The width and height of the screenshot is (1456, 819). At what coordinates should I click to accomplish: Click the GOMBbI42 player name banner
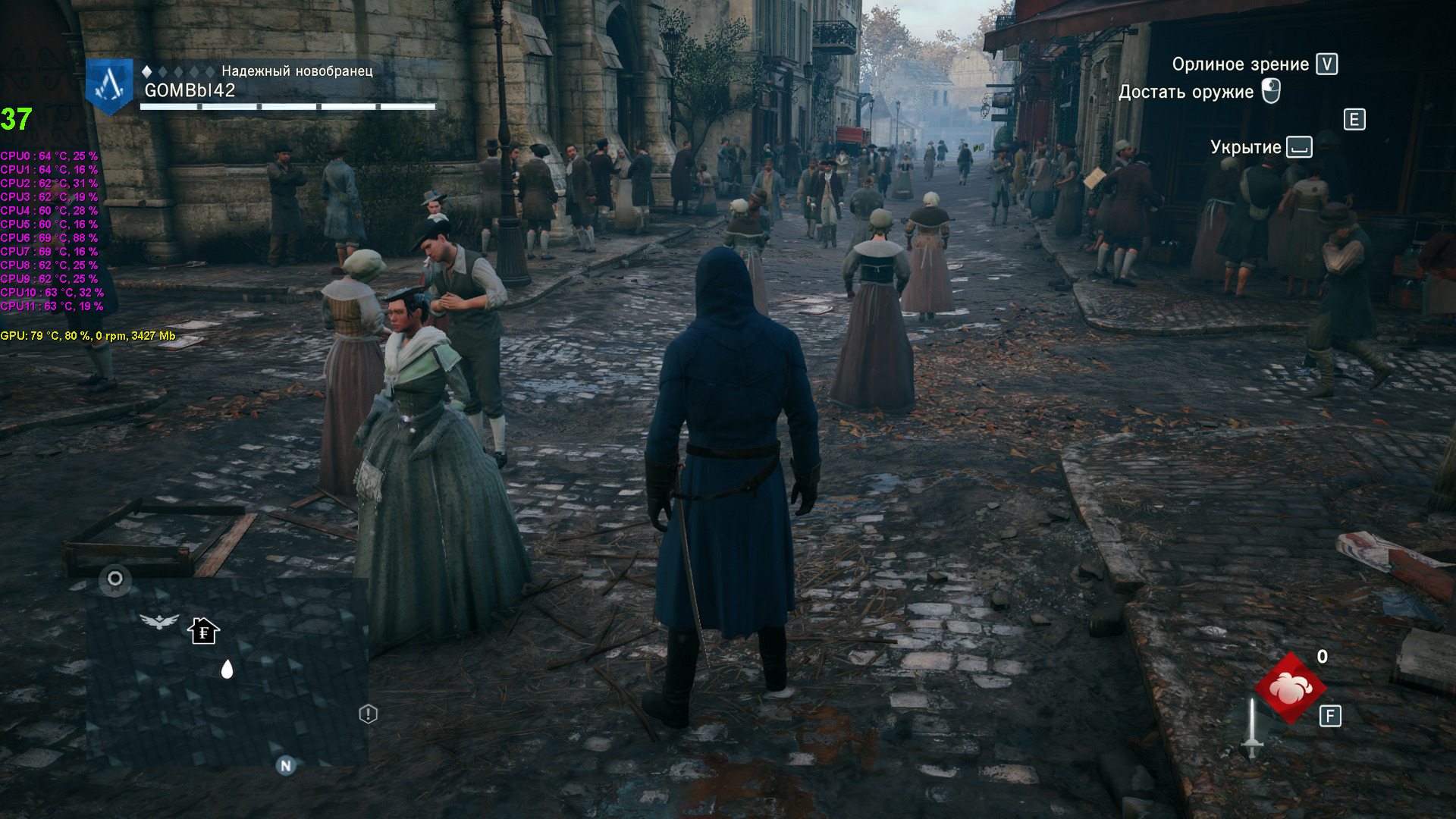pos(190,90)
